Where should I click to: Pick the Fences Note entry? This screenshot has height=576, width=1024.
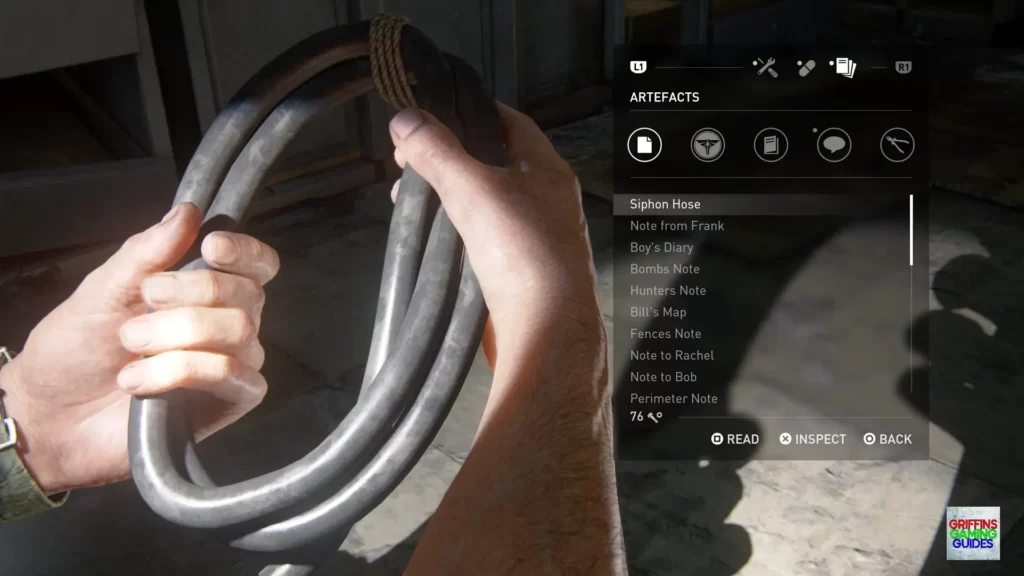[x=666, y=334]
